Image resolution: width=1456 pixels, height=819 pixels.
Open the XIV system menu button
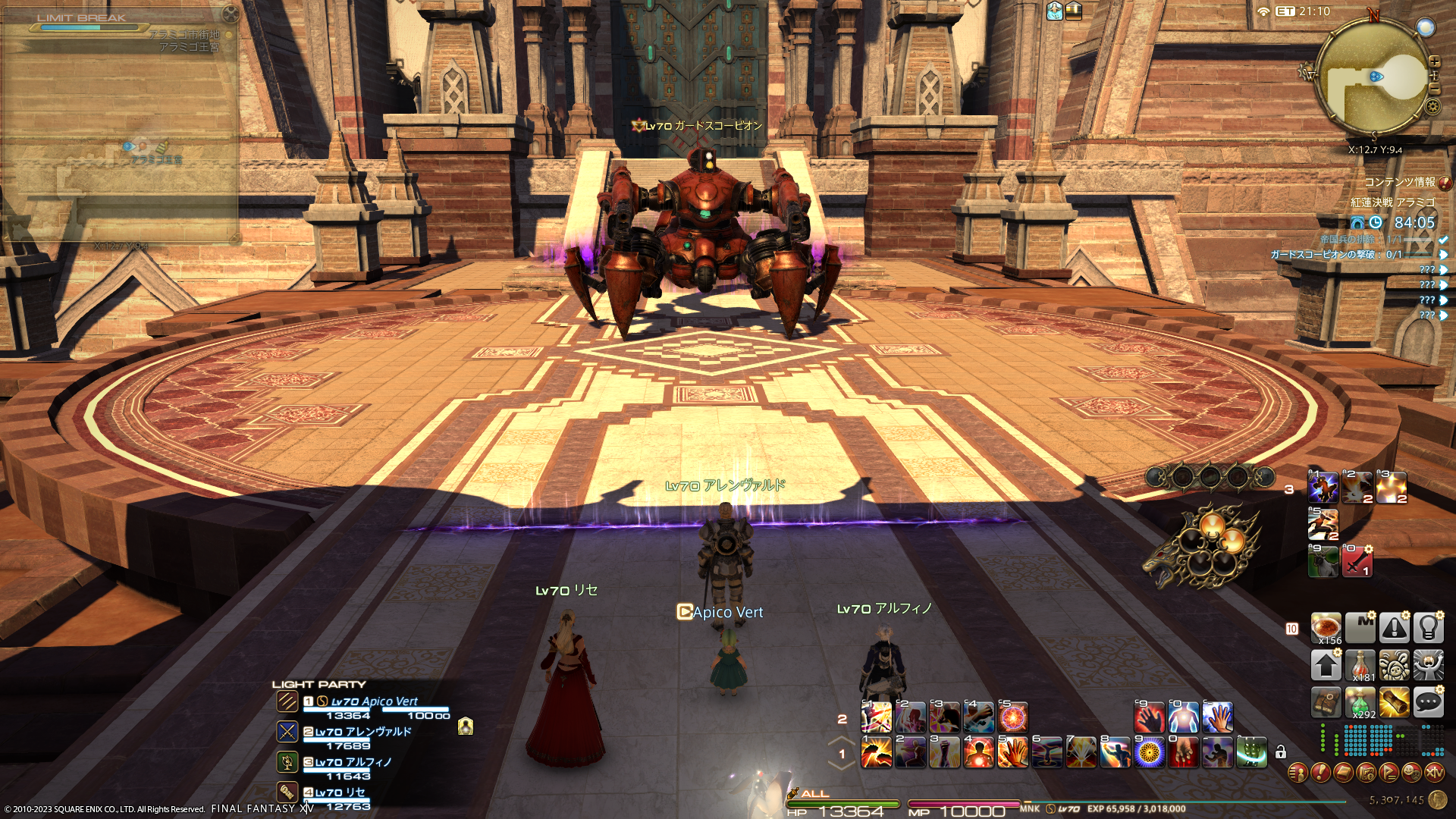click(x=1434, y=773)
